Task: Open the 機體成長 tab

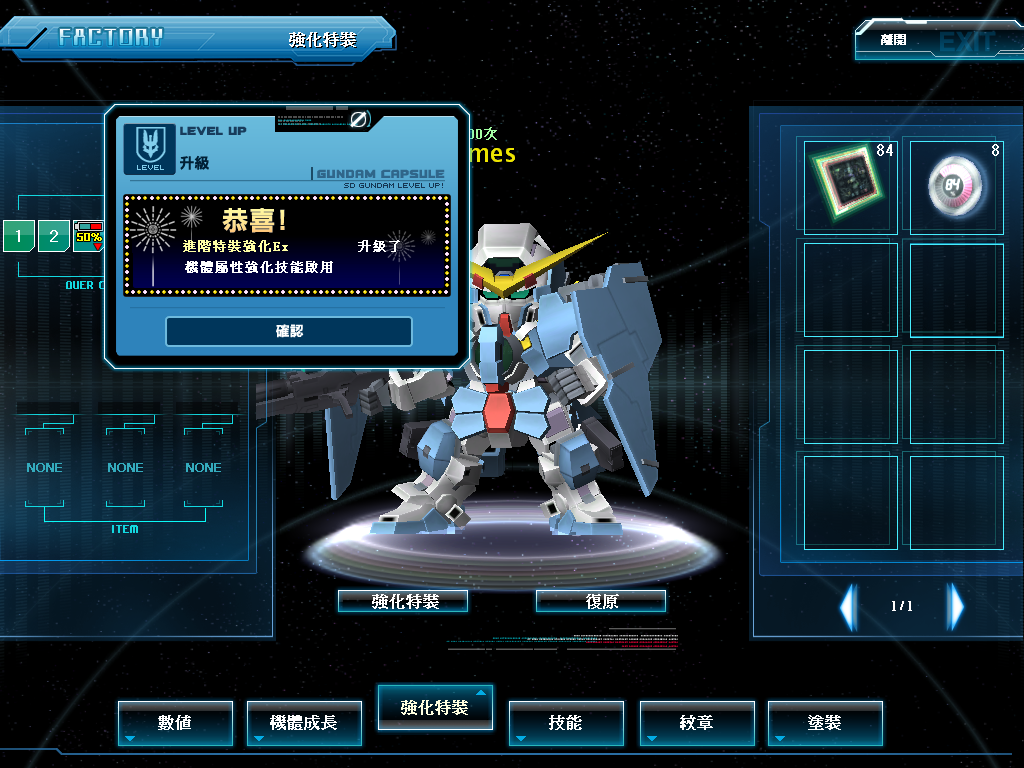Action: [304, 722]
